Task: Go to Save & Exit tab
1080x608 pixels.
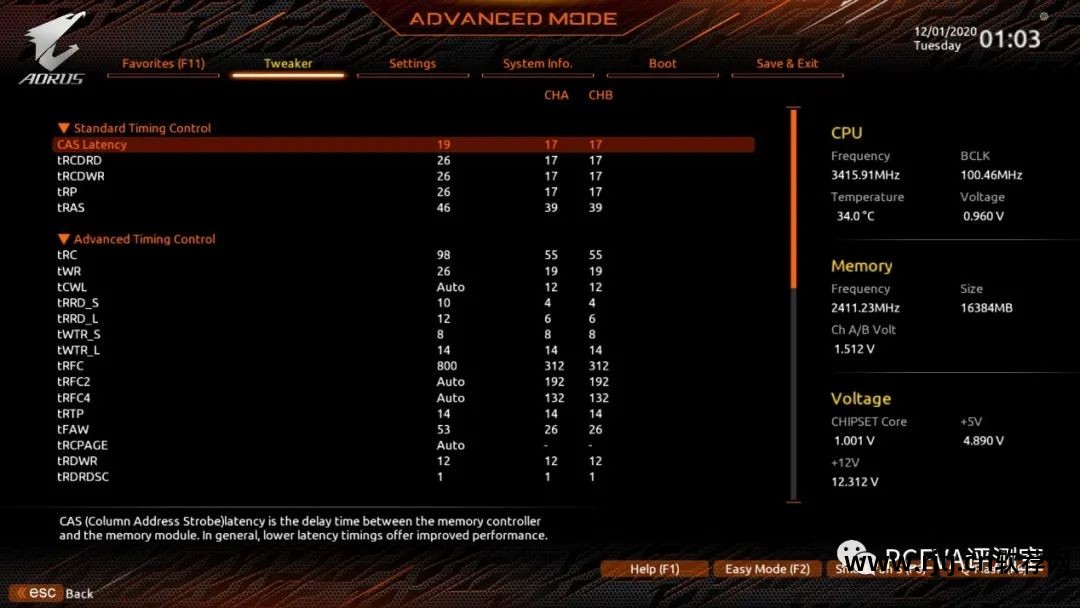Action: point(787,64)
